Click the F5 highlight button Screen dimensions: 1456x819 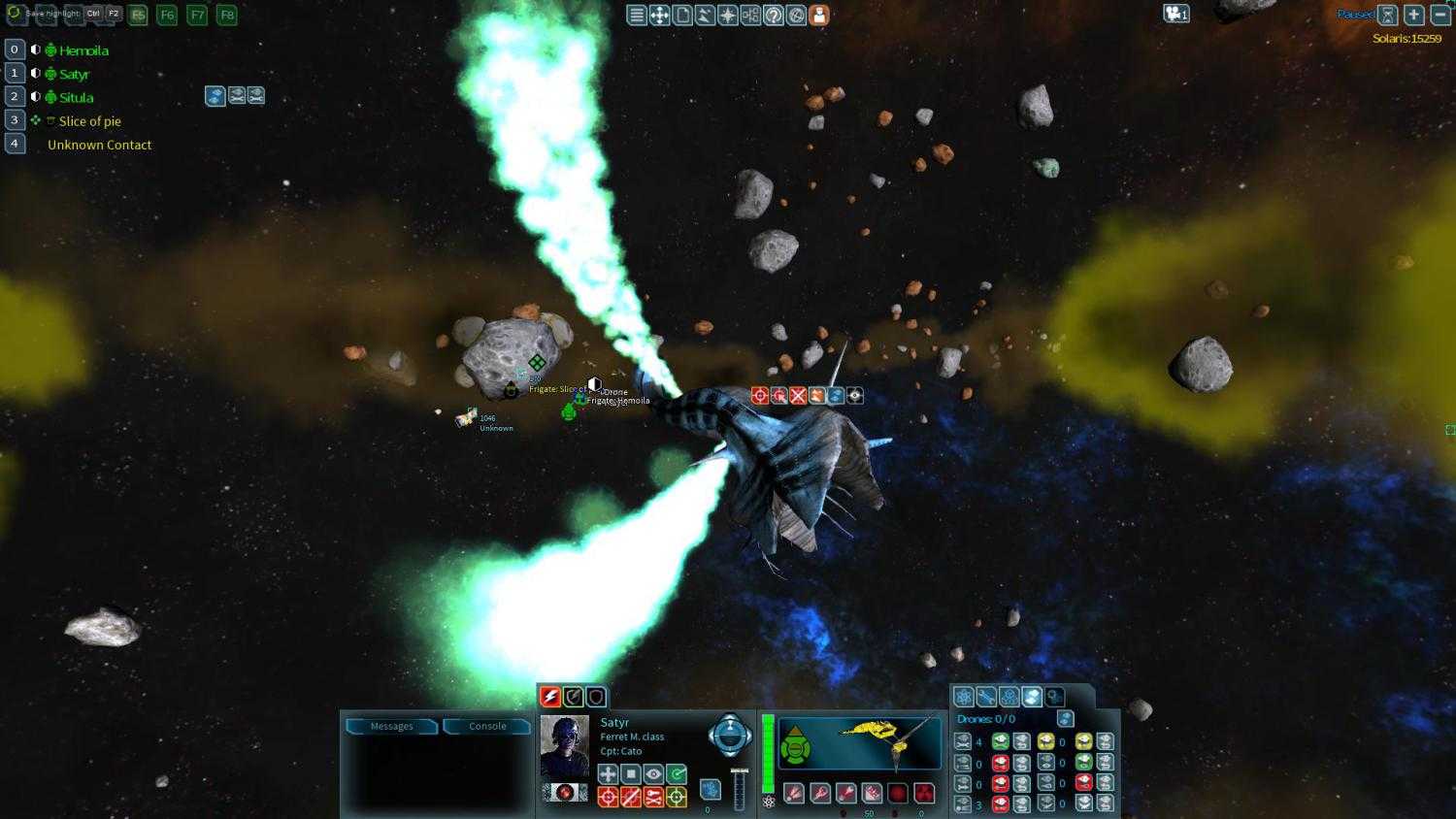point(137,15)
